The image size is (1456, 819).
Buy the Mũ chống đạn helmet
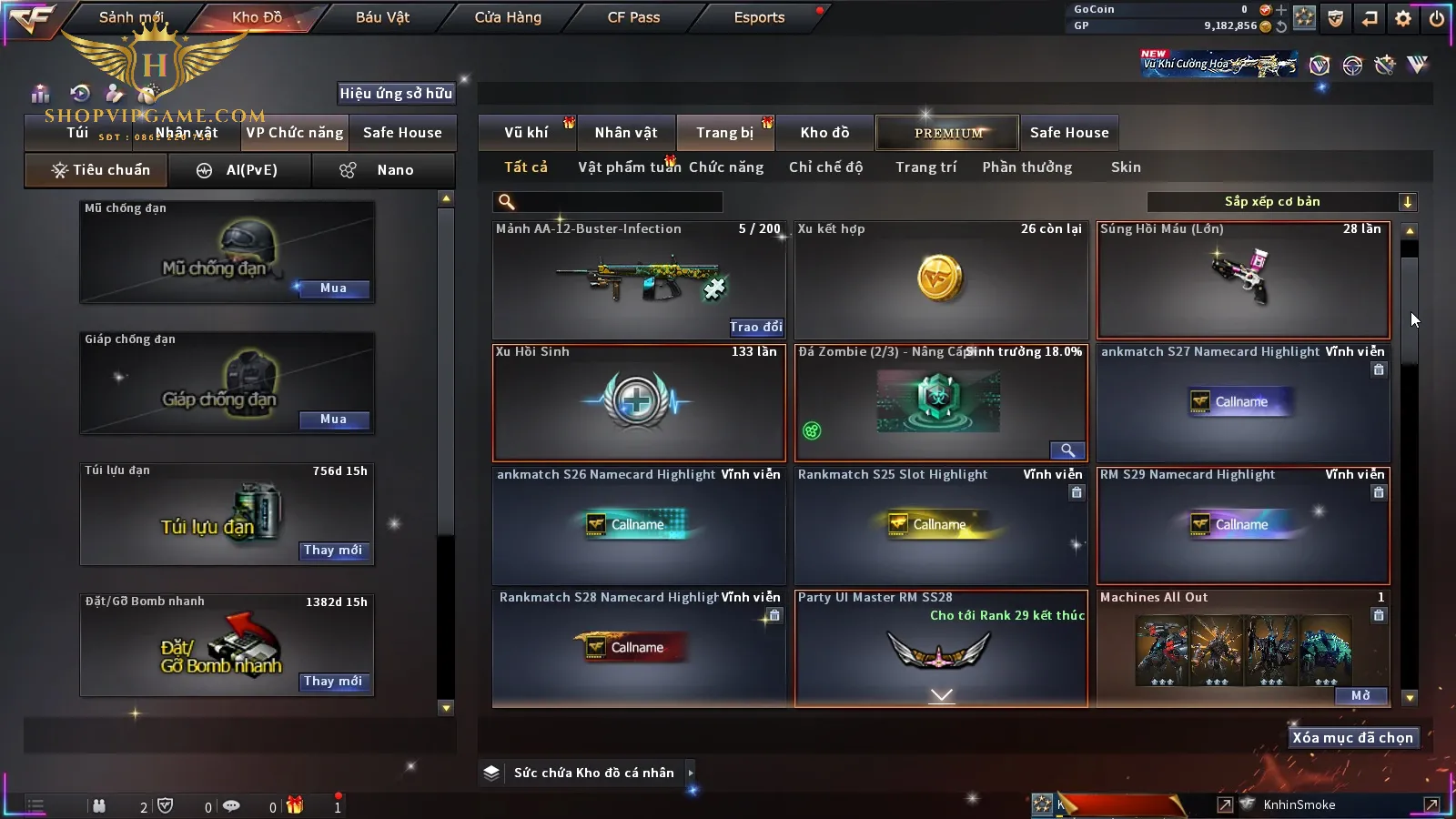pyautogui.click(x=333, y=288)
